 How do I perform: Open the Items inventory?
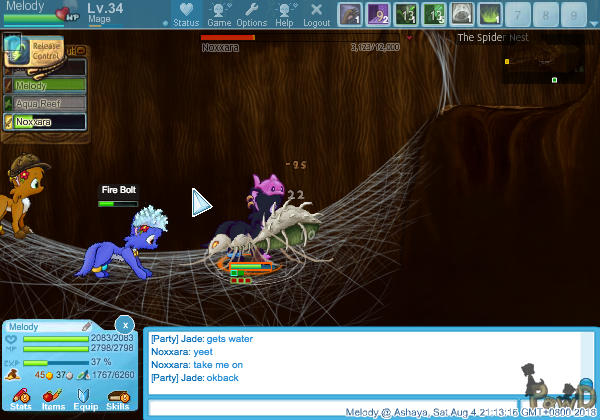(52, 397)
